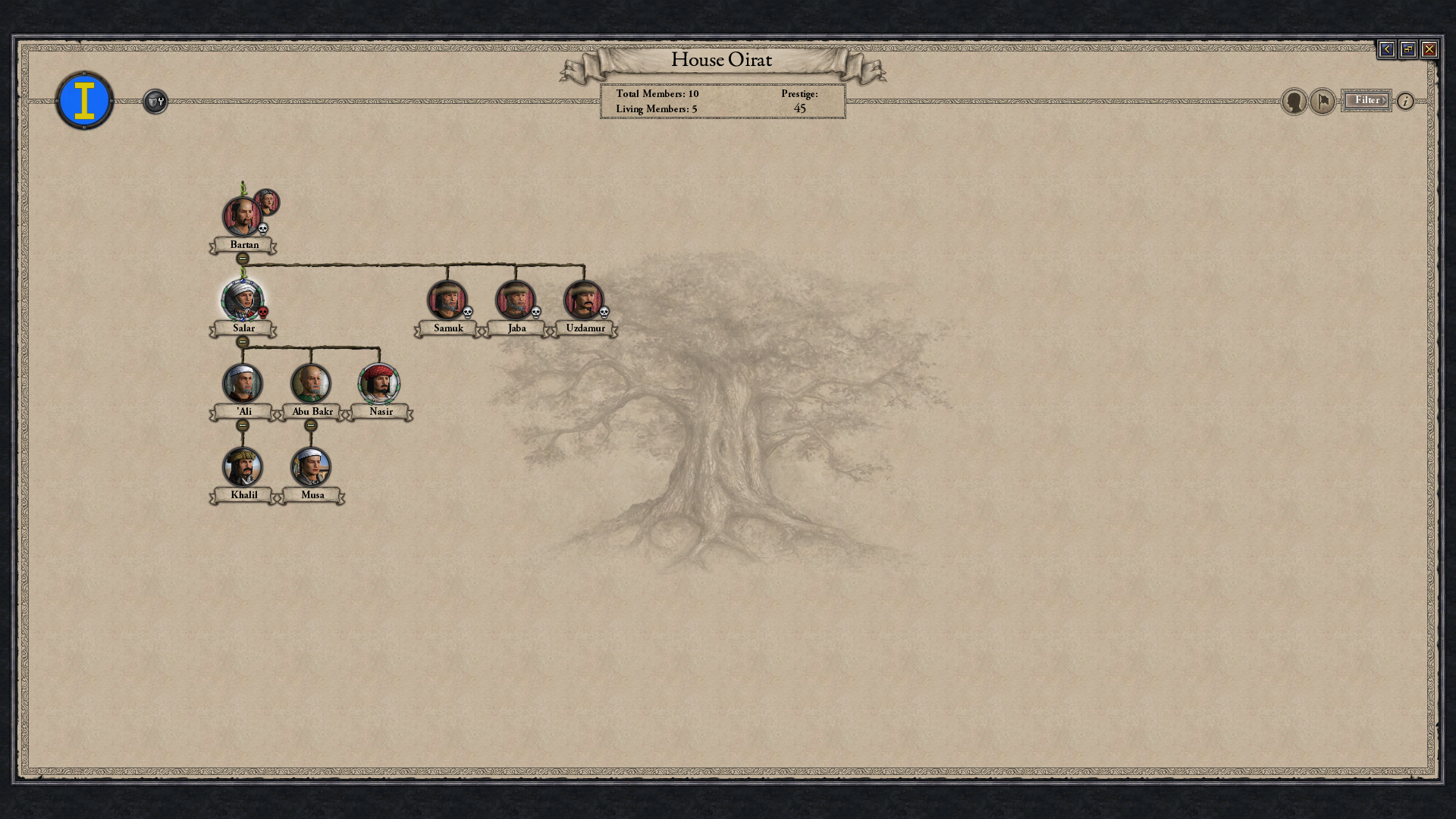Image resolution: width=1456 pixels, height=819 pixels.
Task: Toggle the character portrait silhouette icon
Action: (x=1292, y=101)
